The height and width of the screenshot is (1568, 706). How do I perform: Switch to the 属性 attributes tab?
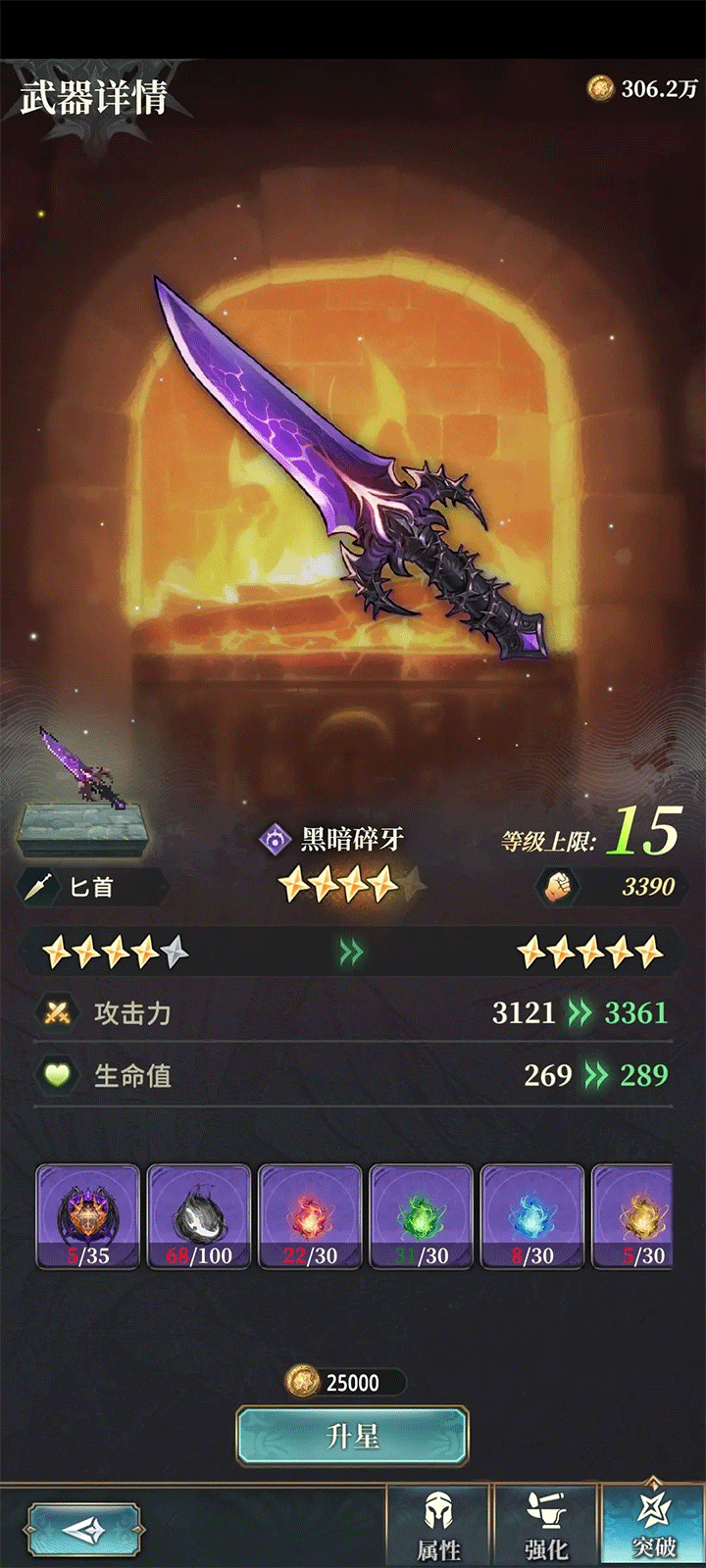tap(438, 1527)
